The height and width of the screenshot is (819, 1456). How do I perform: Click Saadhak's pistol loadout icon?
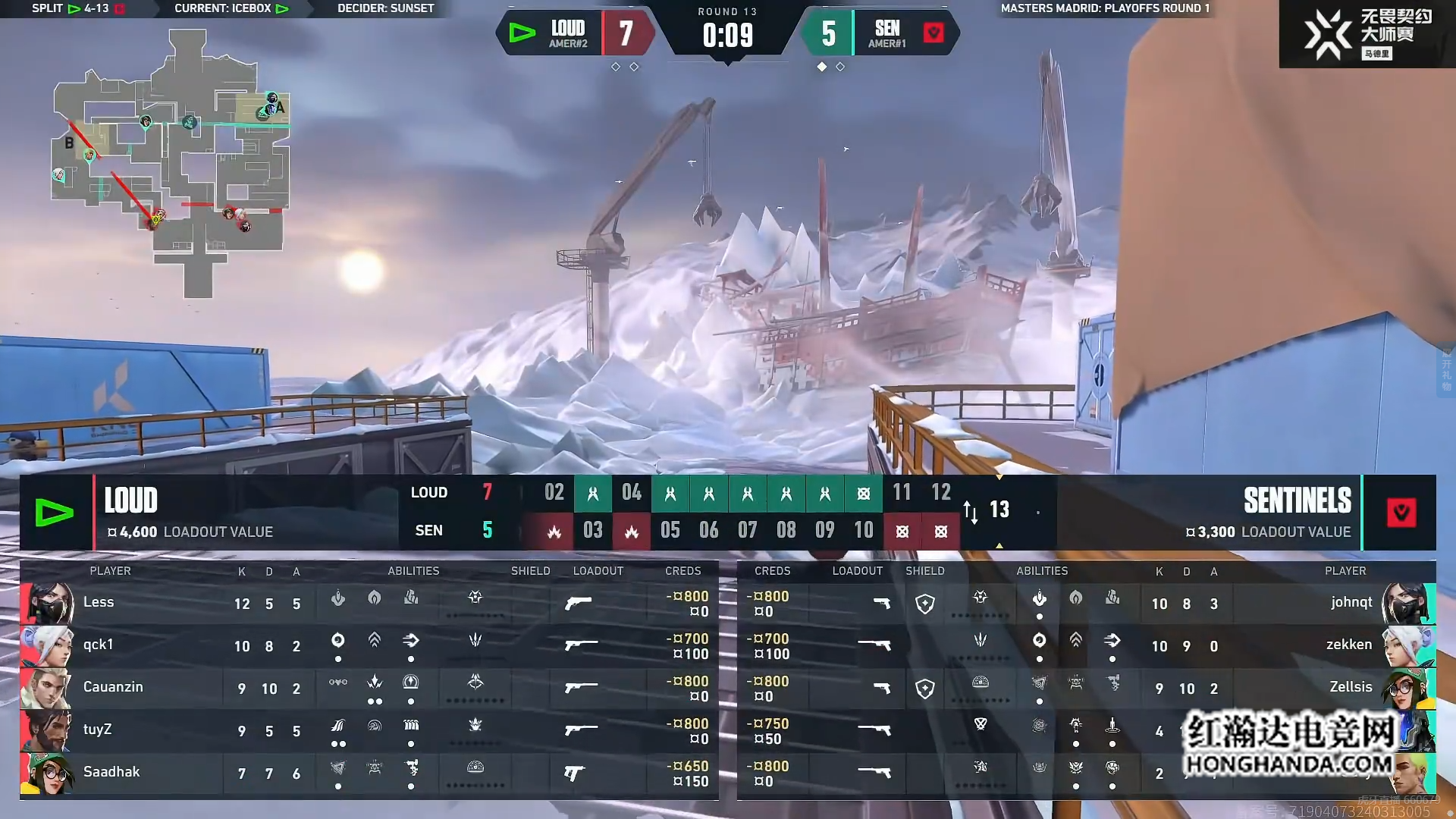[x=574, y=773]
